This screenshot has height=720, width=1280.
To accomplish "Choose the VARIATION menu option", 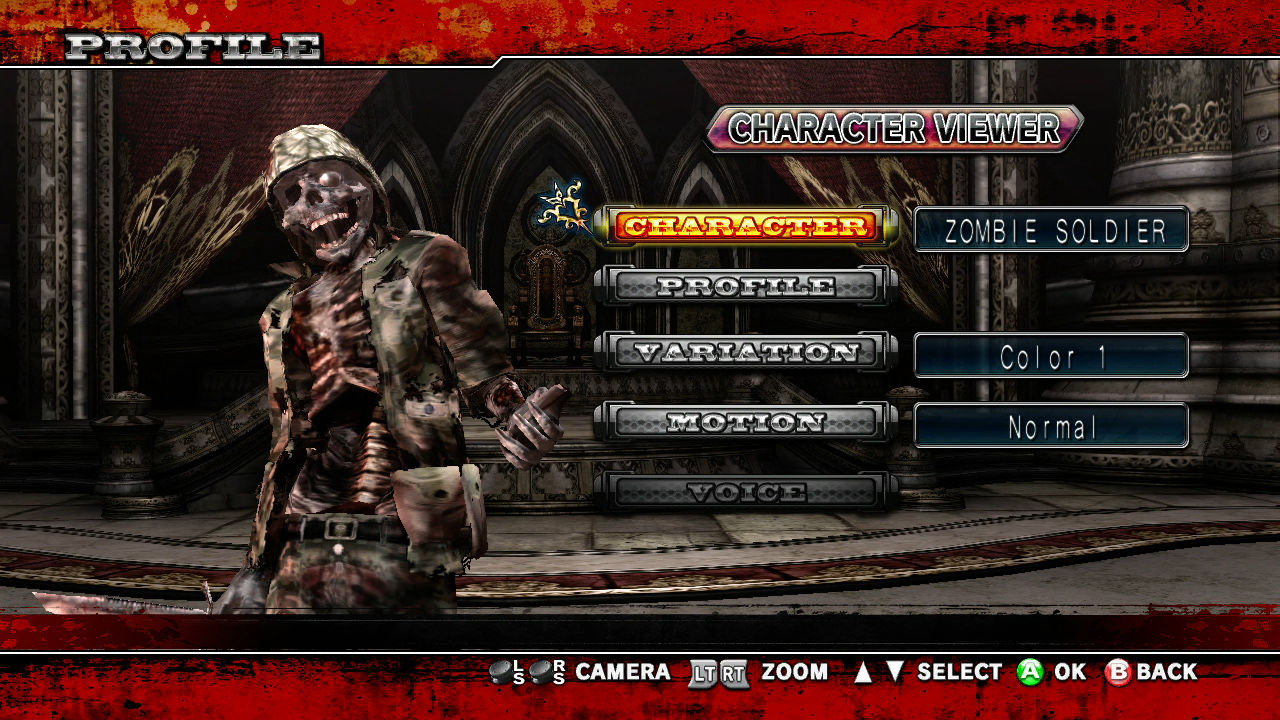I will 746,352.
